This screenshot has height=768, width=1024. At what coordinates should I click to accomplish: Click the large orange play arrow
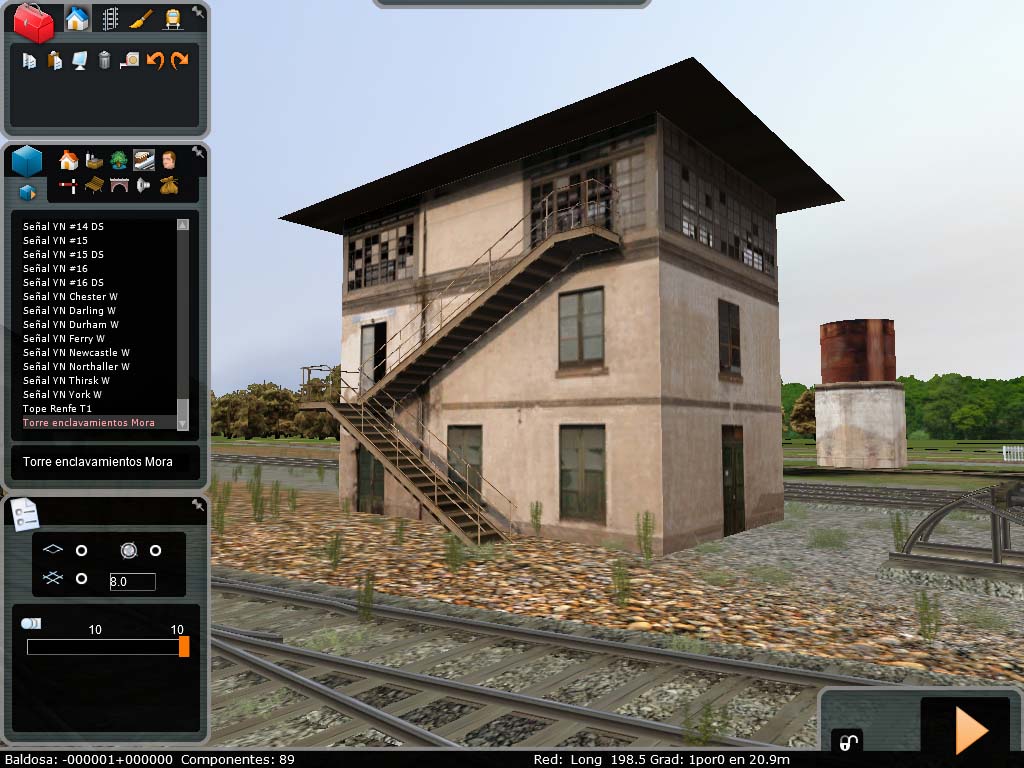click(971, 731)
